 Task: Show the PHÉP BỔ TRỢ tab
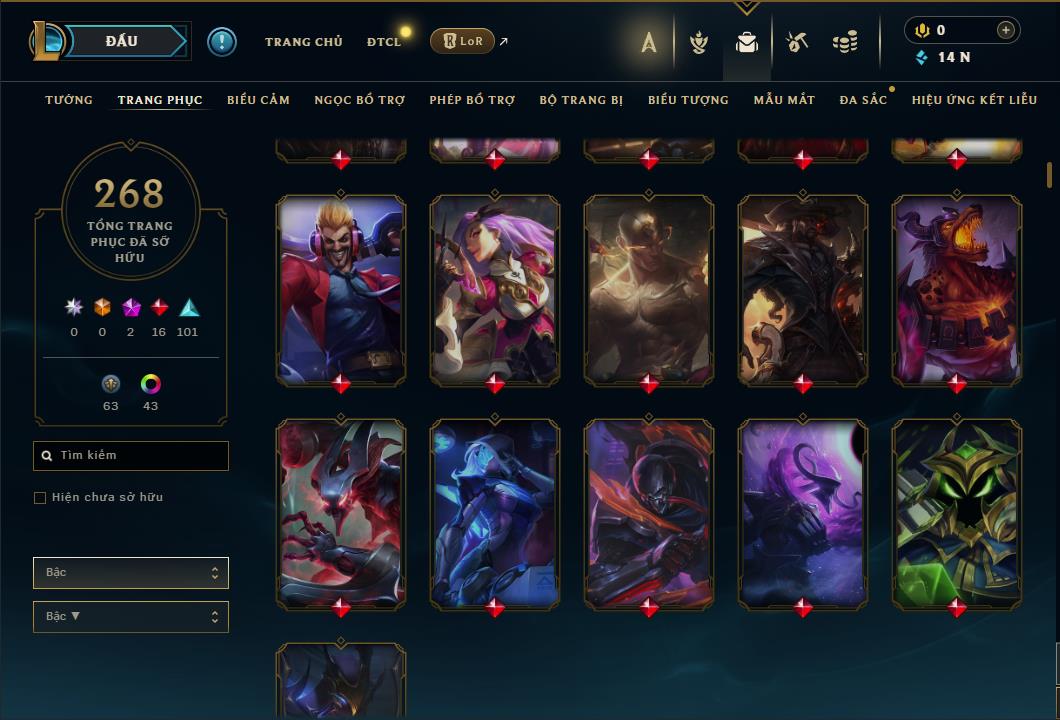[x=472, y=100]
